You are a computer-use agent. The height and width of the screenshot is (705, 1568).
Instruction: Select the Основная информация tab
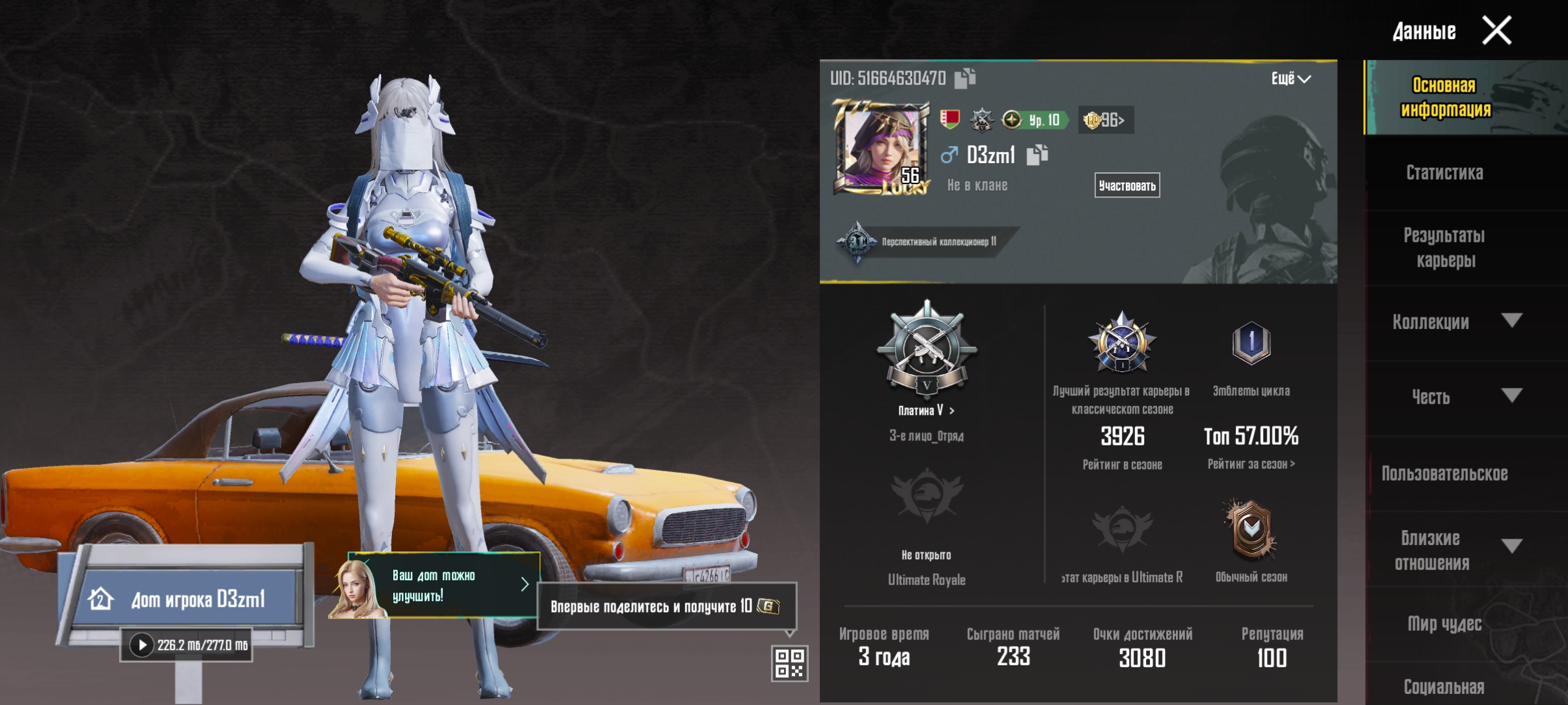(x=1444, y=98)
